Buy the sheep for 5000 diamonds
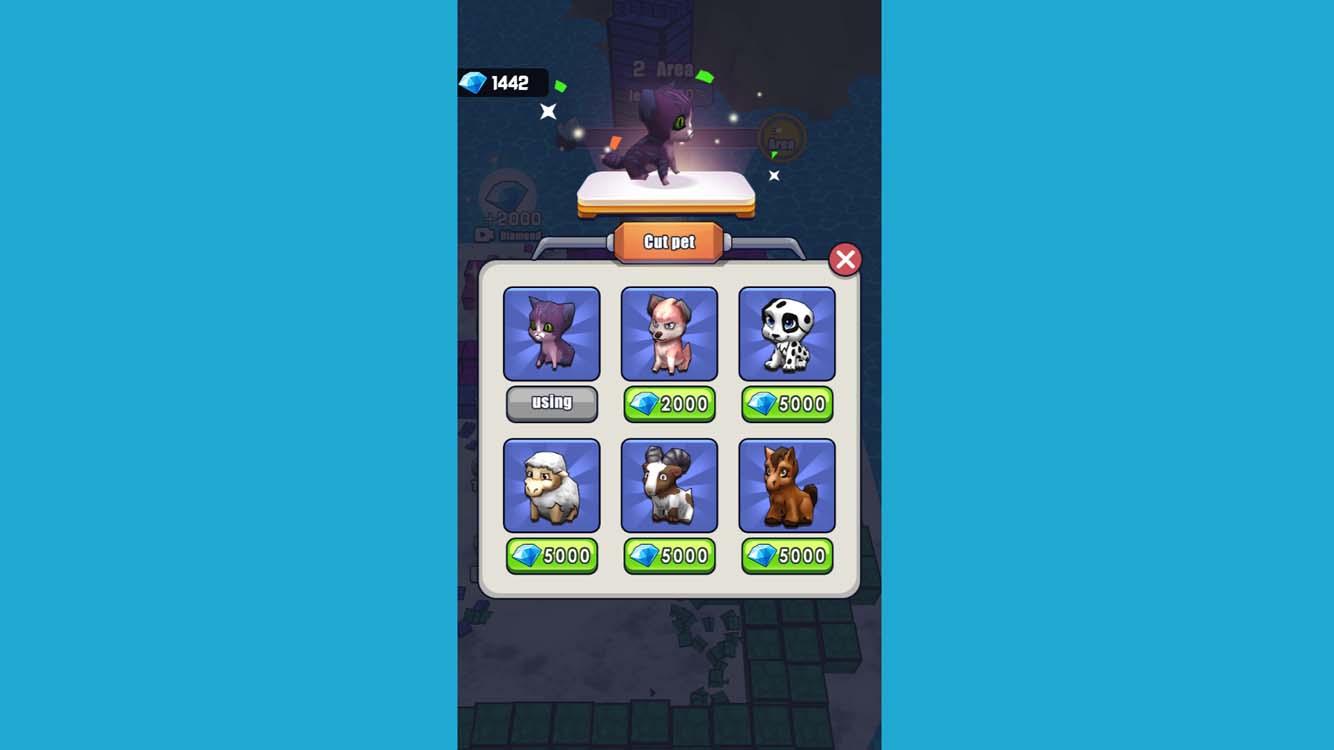Screen dimensions: 1334x750 click(x=552, y=556)
